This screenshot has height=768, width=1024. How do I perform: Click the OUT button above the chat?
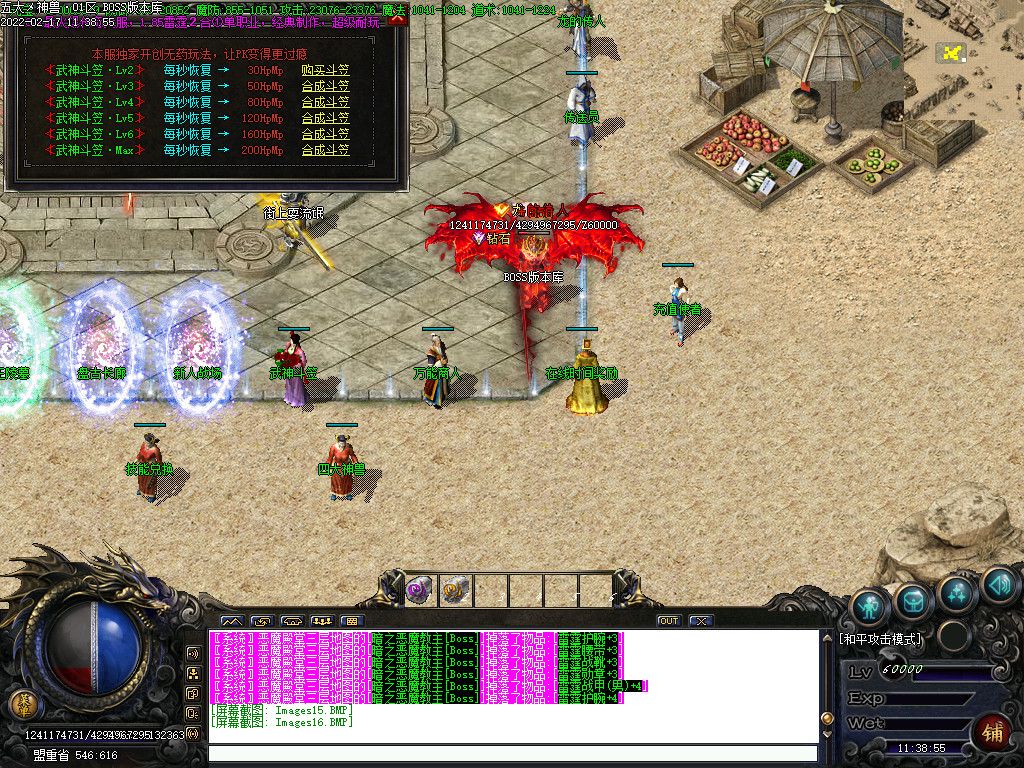[669, 621]
